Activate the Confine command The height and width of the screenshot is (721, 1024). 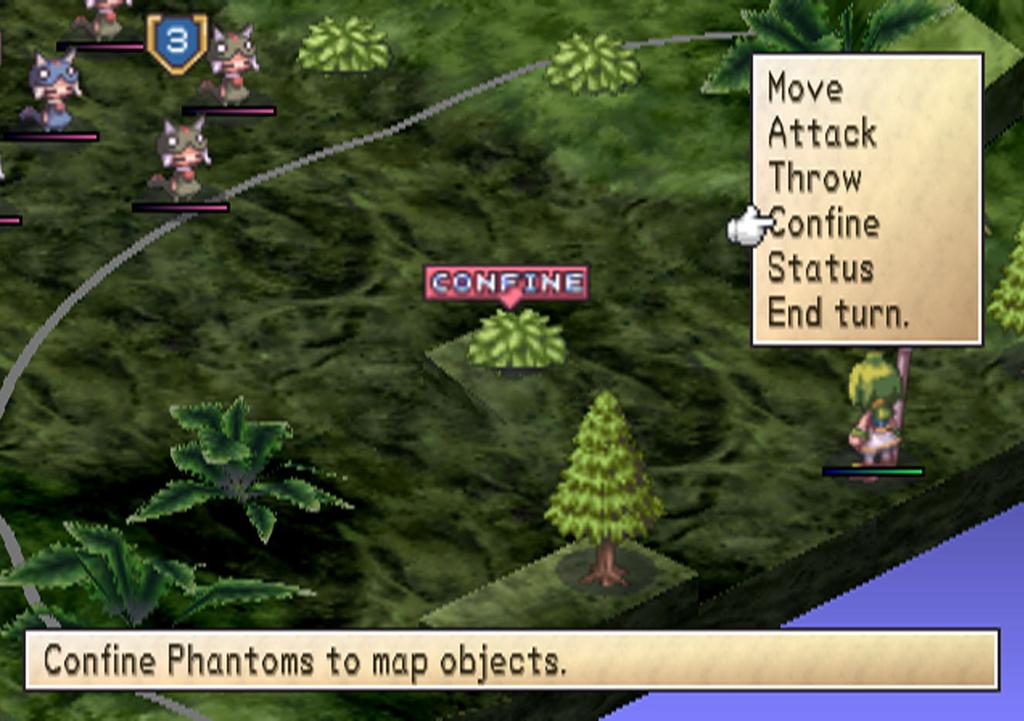(x=825, y=223)
